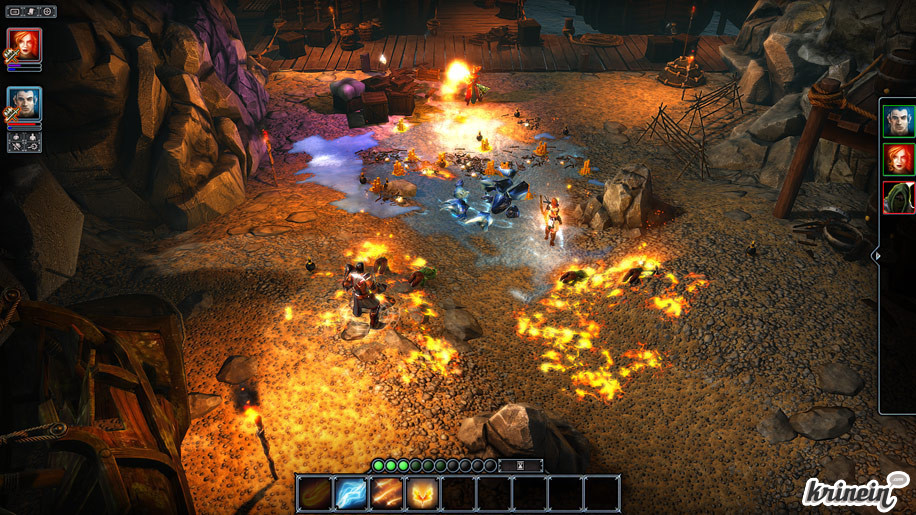The width and height of the screenshot is (916, 515).
Task: Click the rectangular menu icon at top-left
Action: click(15, 12)
